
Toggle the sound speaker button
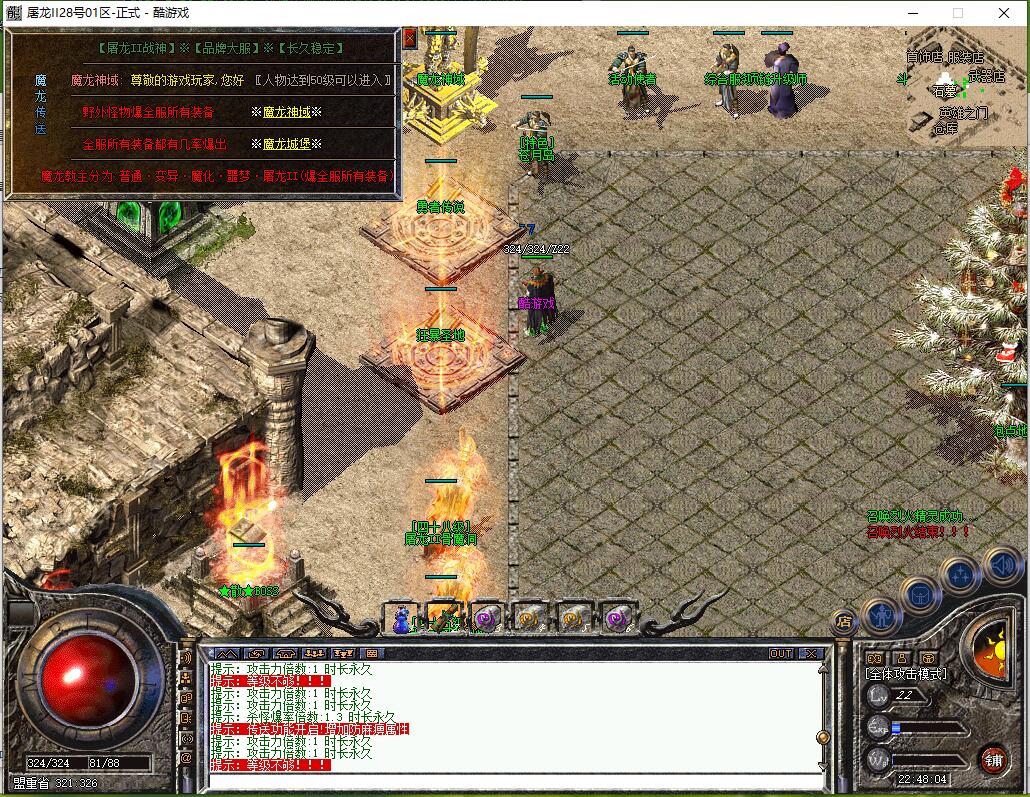click(x=1003, y=565)
